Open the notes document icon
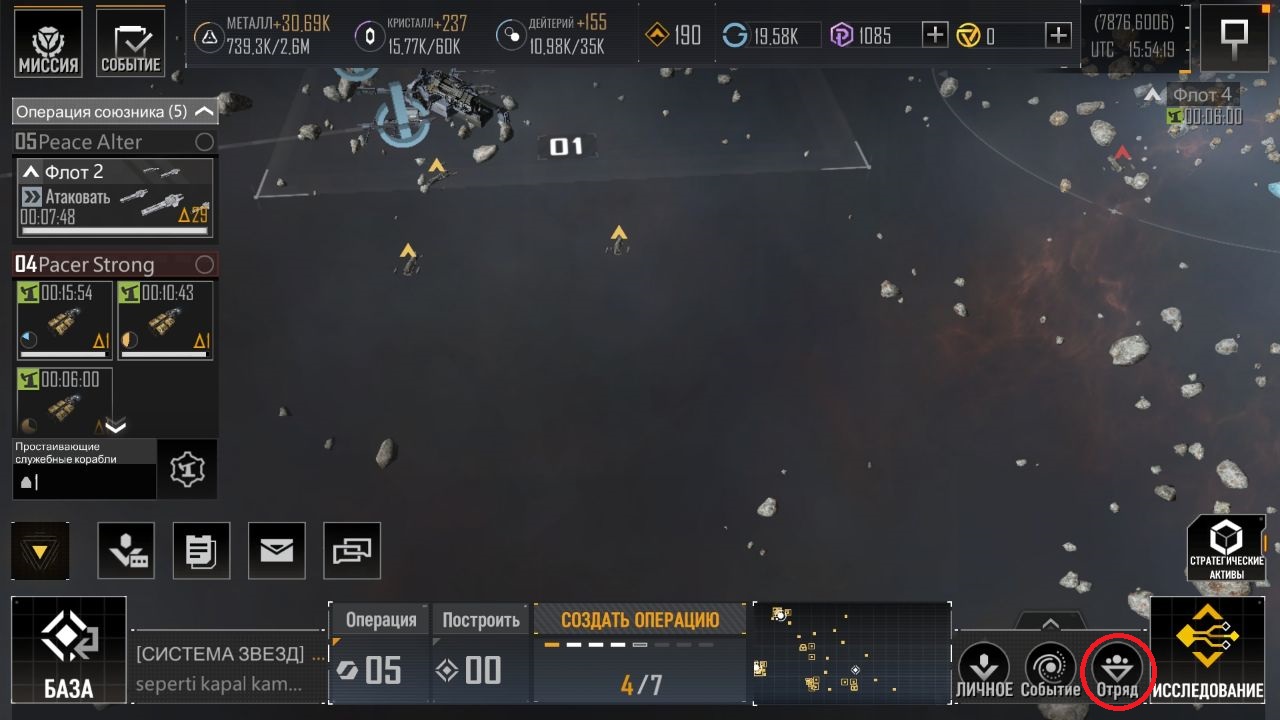The image size is (1280, 720). tap(201, 550)
